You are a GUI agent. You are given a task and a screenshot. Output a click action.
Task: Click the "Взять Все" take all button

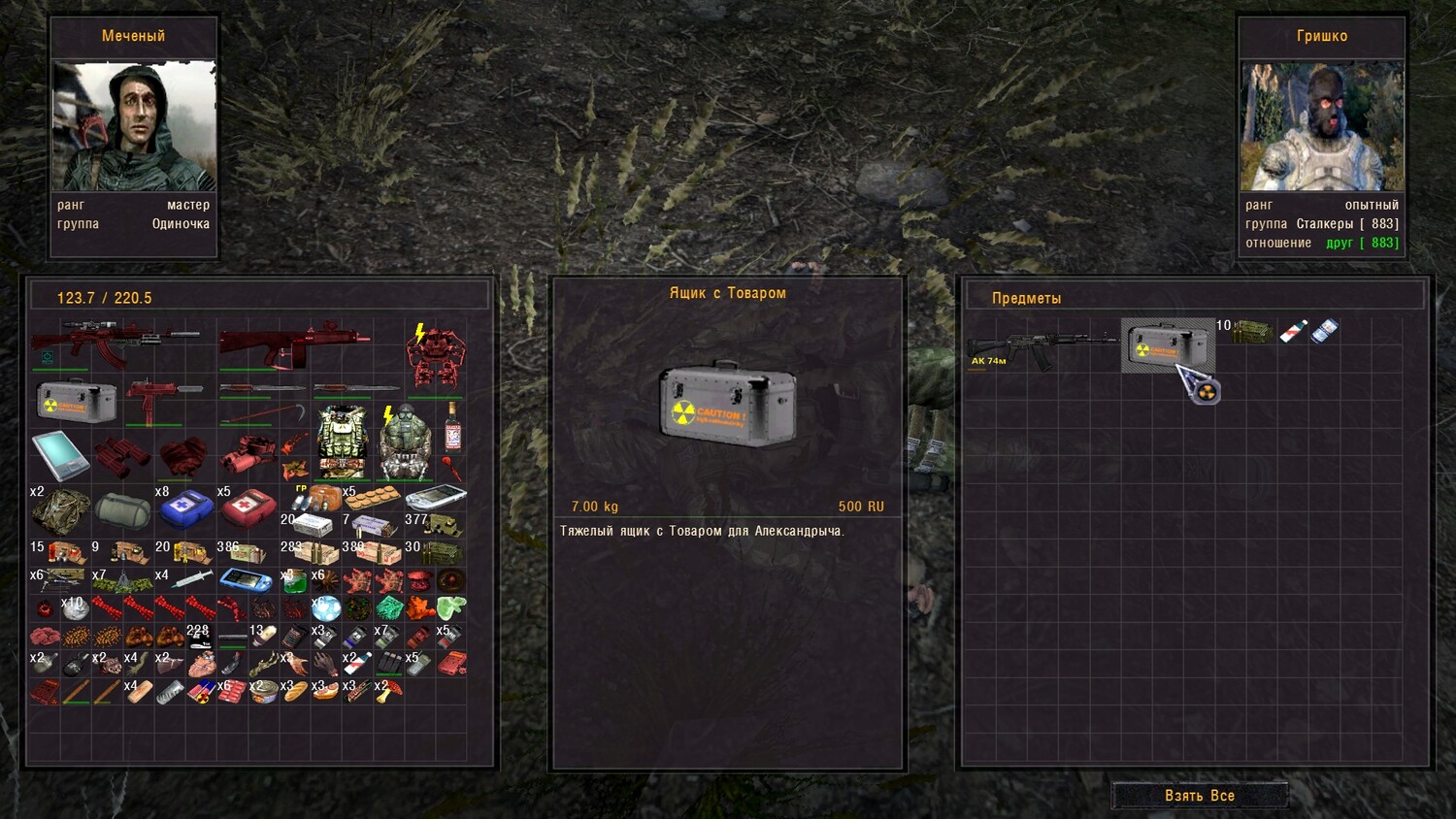1200,796
